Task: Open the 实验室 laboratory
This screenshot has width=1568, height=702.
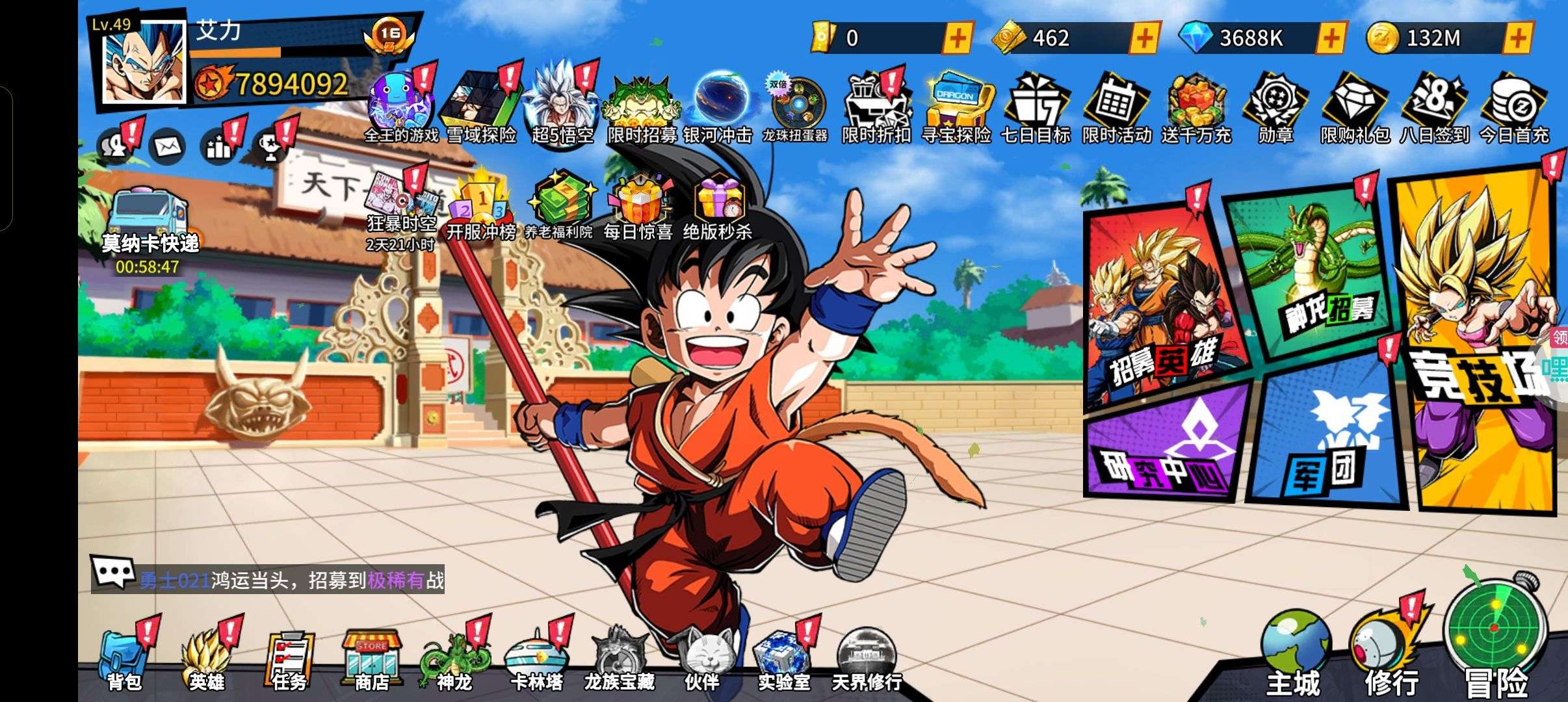Action: pos(783,660)
